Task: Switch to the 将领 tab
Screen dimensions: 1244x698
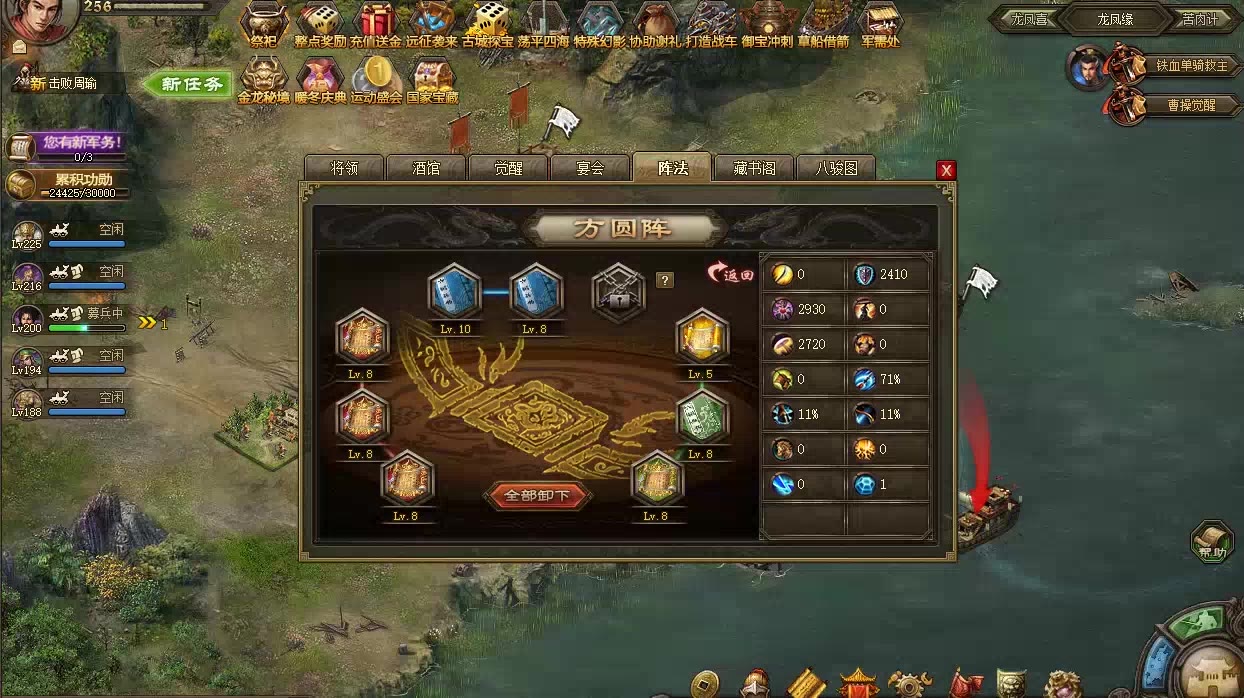Action: point(344,168)
